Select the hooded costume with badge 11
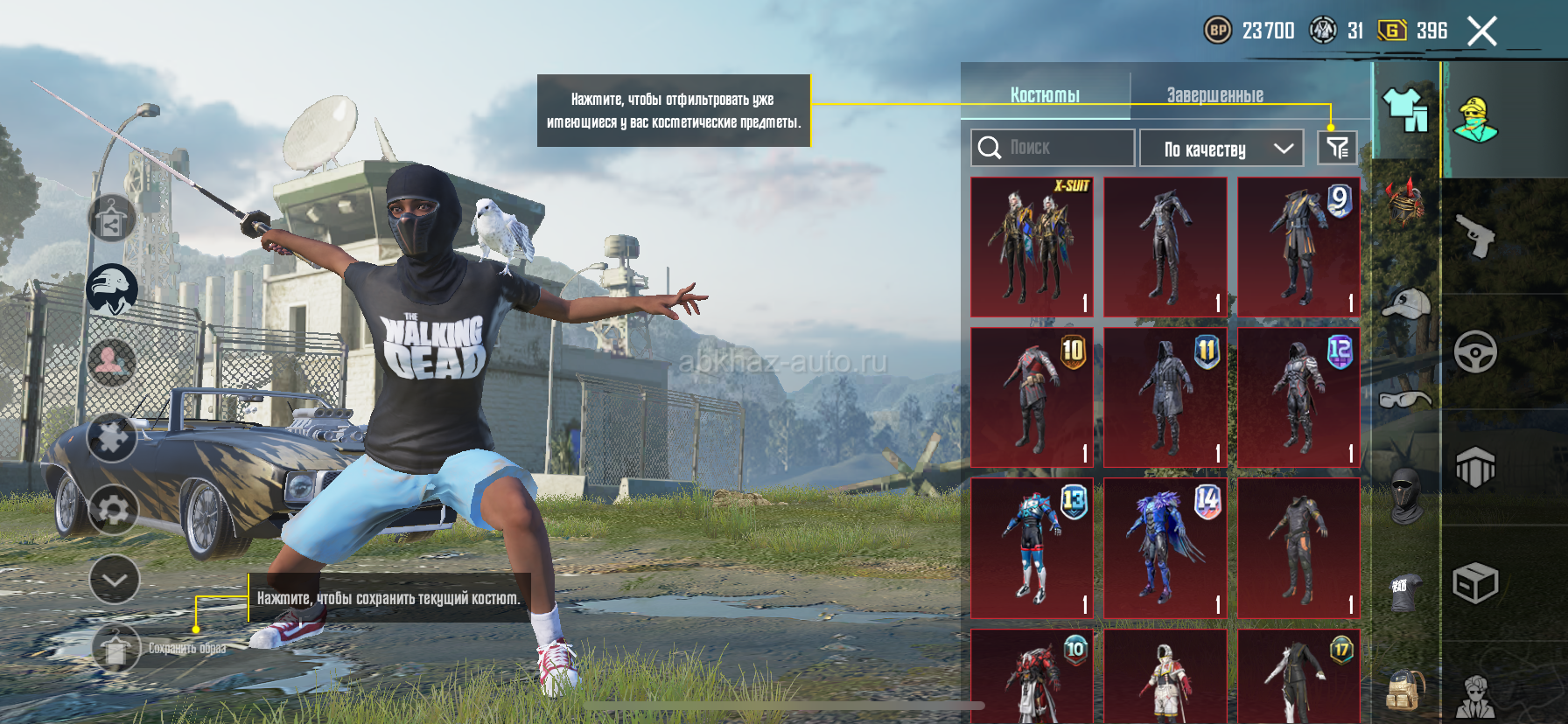Viewport: 1568px width, 724px height. [1165, 398]
